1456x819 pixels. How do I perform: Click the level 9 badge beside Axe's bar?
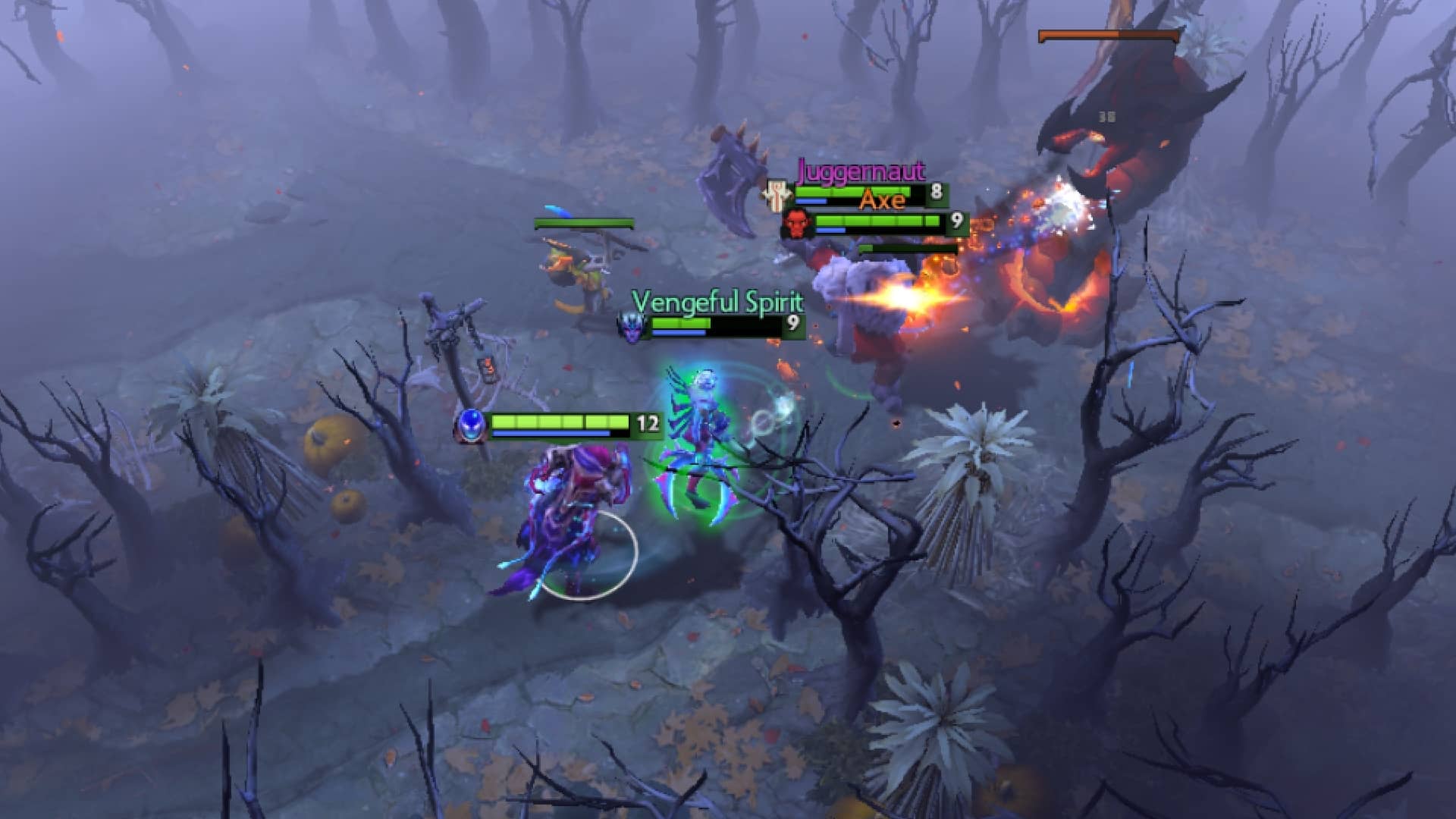point(958,221)
